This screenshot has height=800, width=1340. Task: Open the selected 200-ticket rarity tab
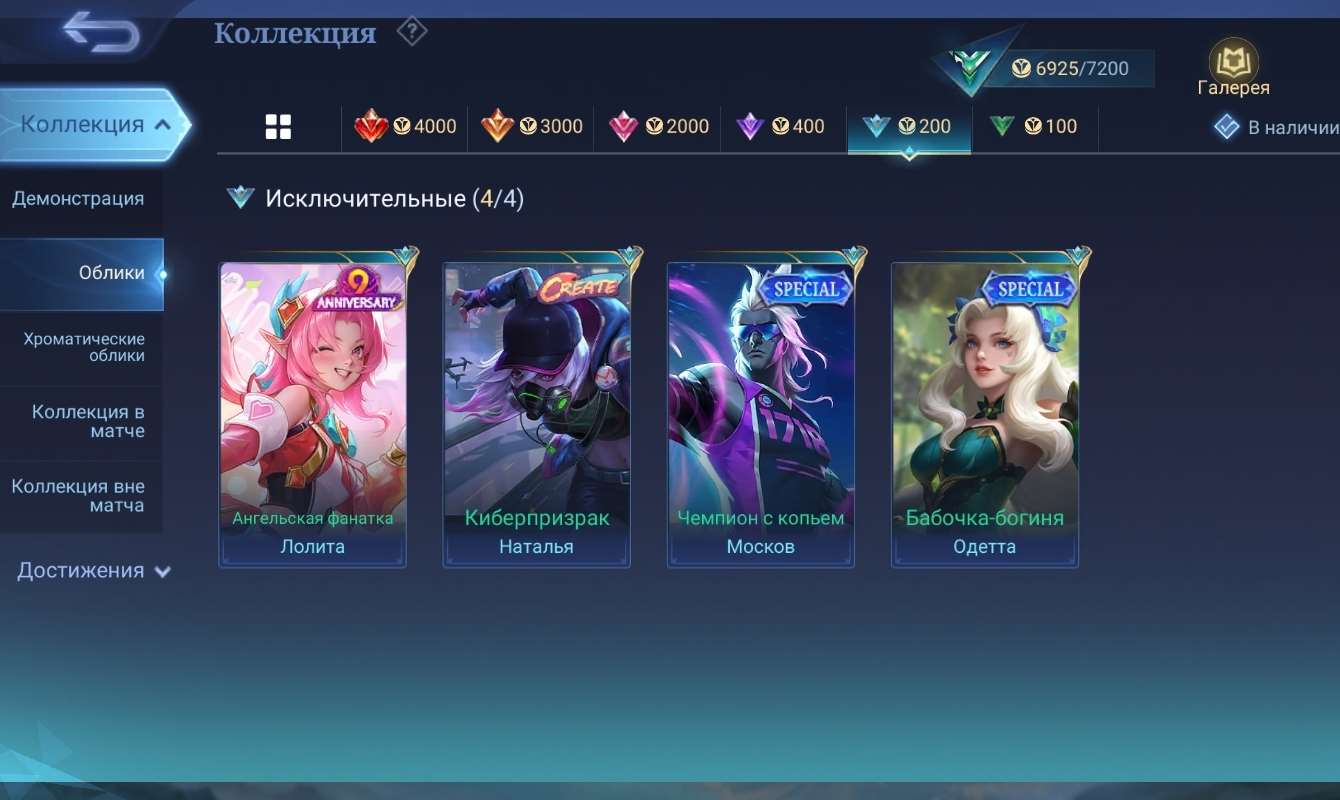coord(908,126)
